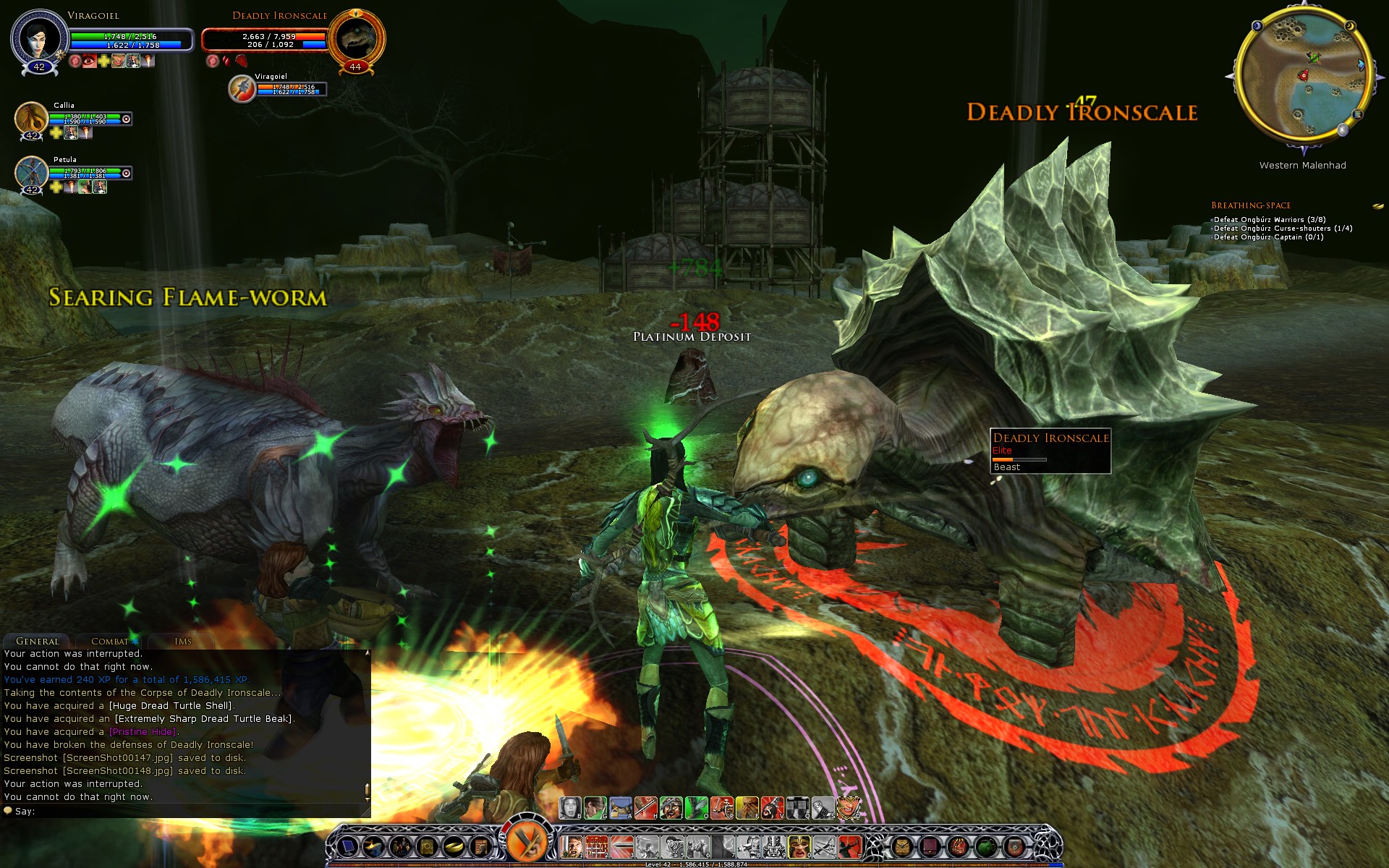
Task: Open the gold ring menu on the toolbar
Action: (x=454, y=846)
